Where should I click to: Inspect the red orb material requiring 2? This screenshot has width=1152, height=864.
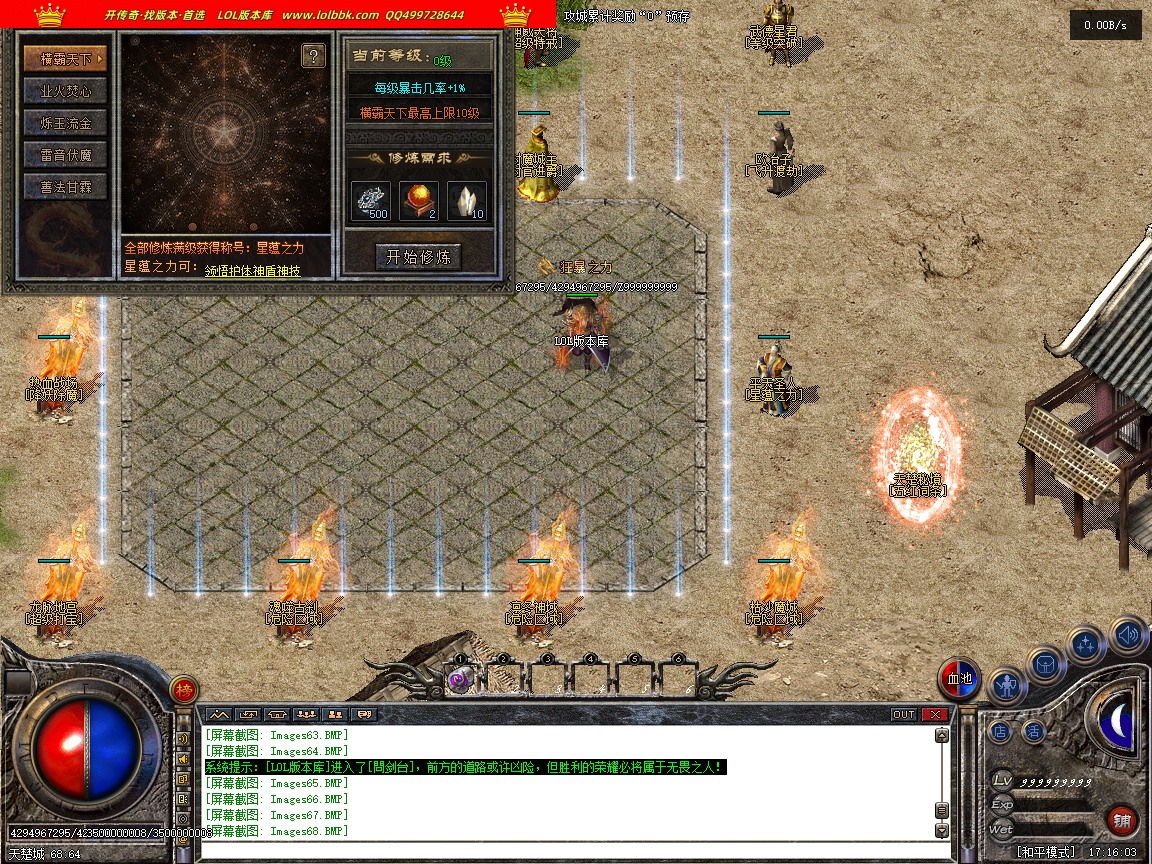pos(419,200)
